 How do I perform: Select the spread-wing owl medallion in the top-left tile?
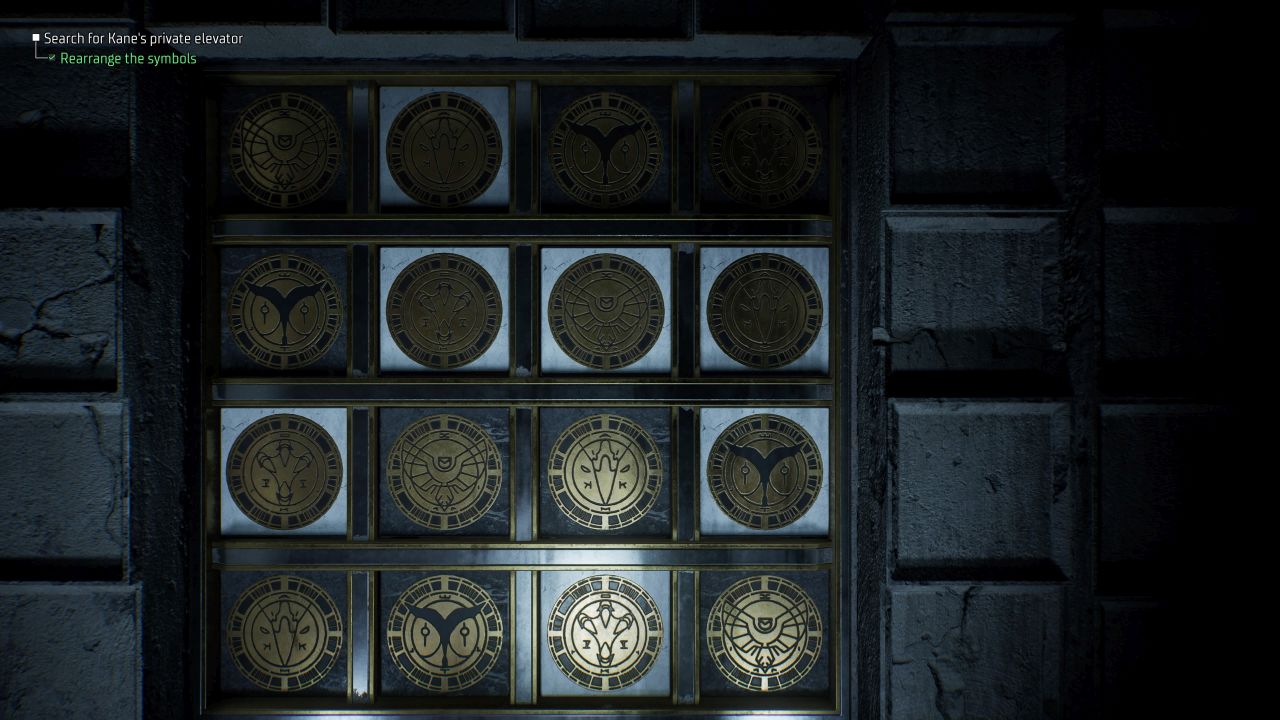(283, 146)
